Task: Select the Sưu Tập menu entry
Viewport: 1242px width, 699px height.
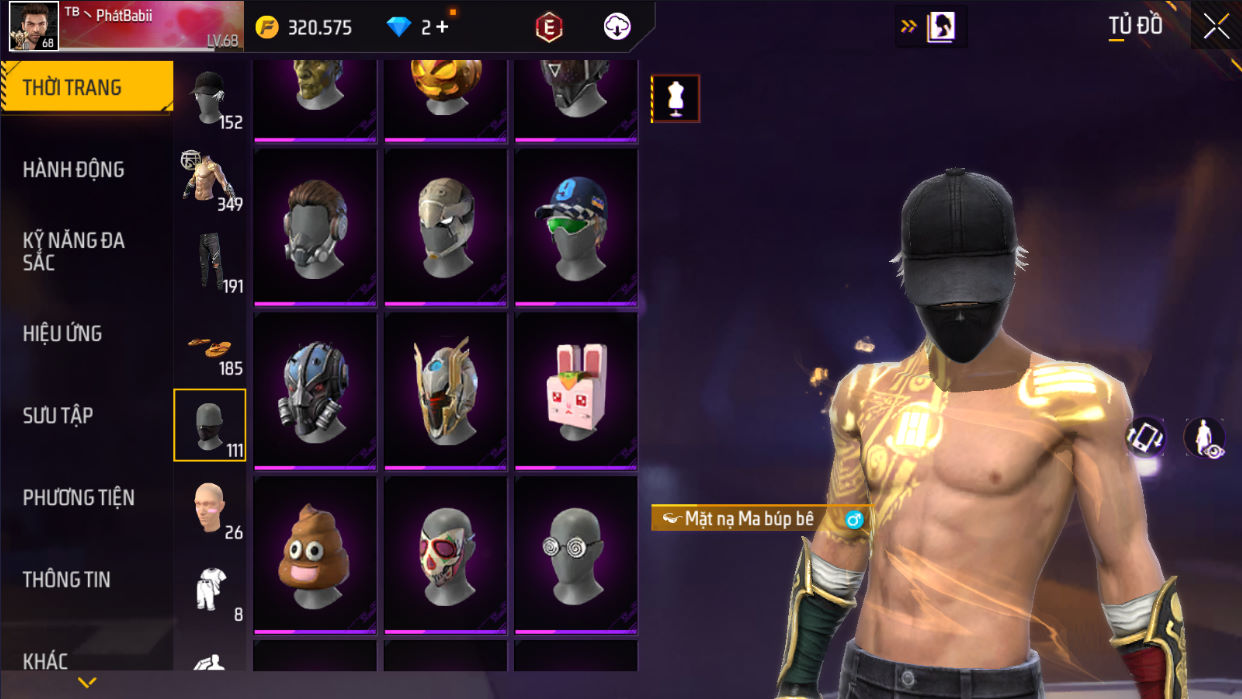Action: tap(58, 416)
